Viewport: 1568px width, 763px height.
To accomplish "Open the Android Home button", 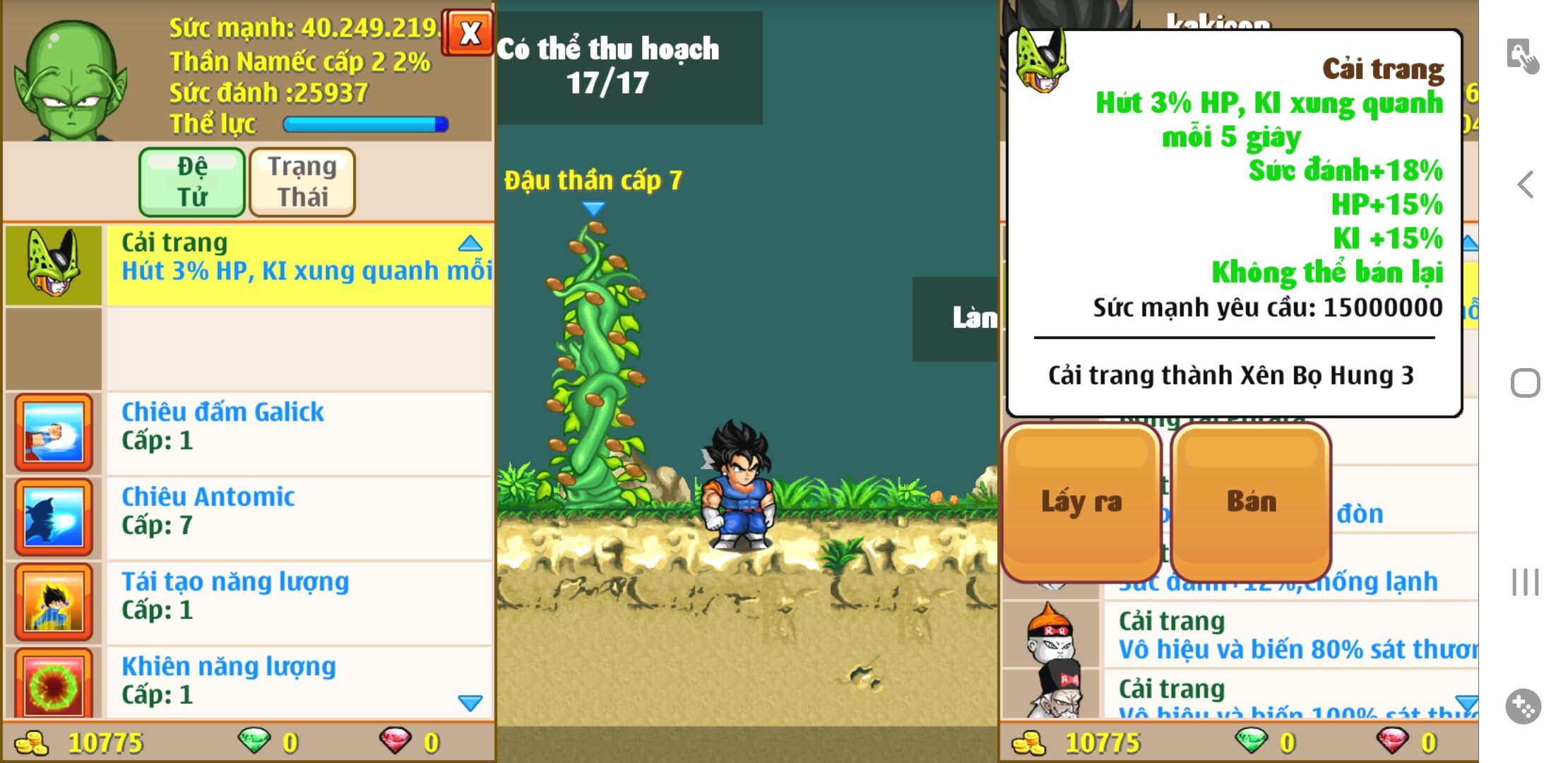I will (1525, 384).
